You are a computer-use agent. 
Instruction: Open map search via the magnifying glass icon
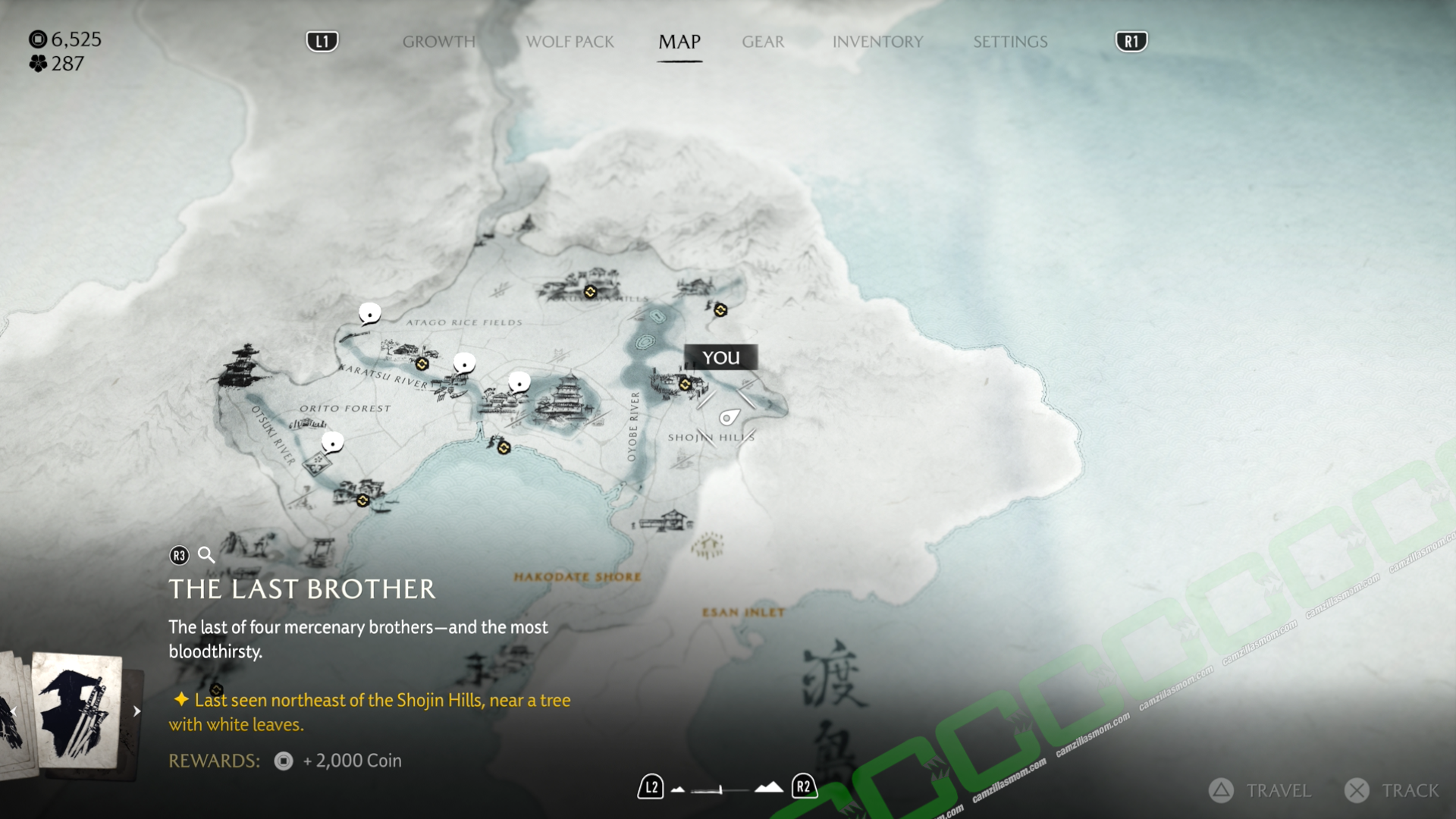(x=206, y=555)
